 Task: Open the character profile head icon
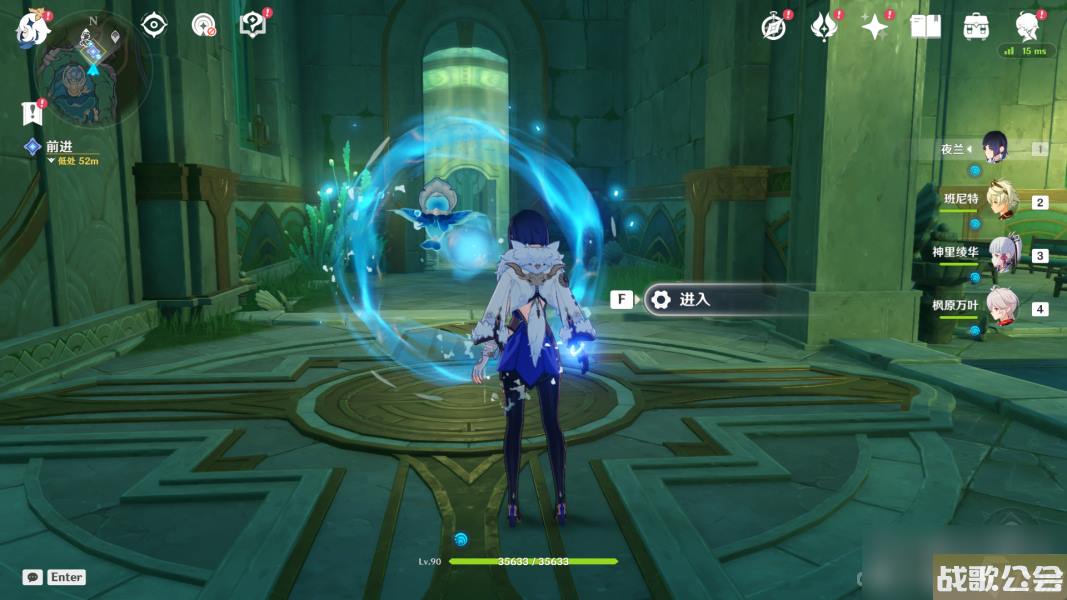tap(1026, 25)
